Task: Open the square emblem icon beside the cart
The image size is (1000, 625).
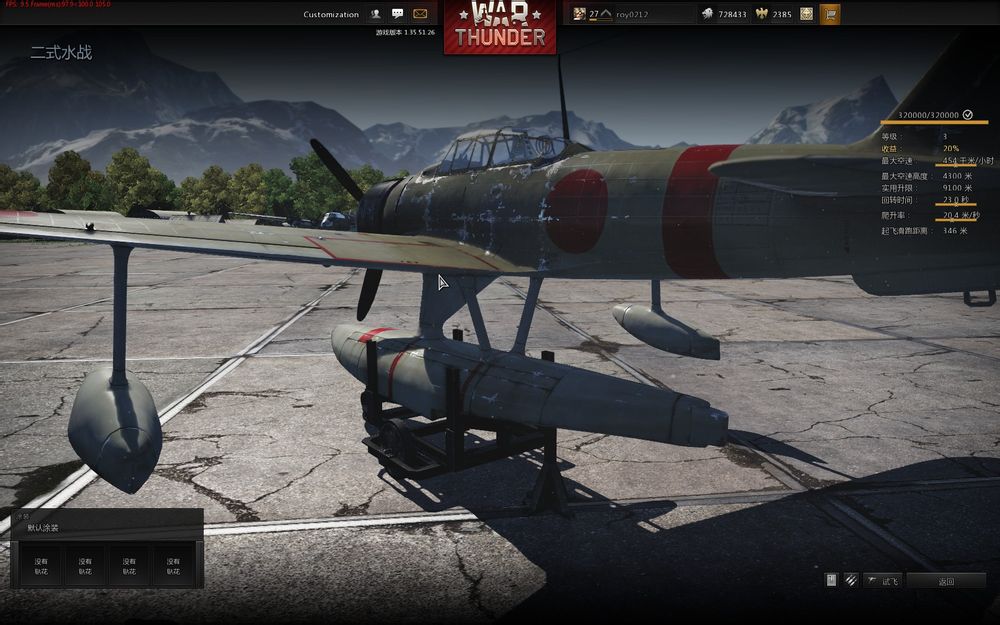Action: tap(806, 14)
